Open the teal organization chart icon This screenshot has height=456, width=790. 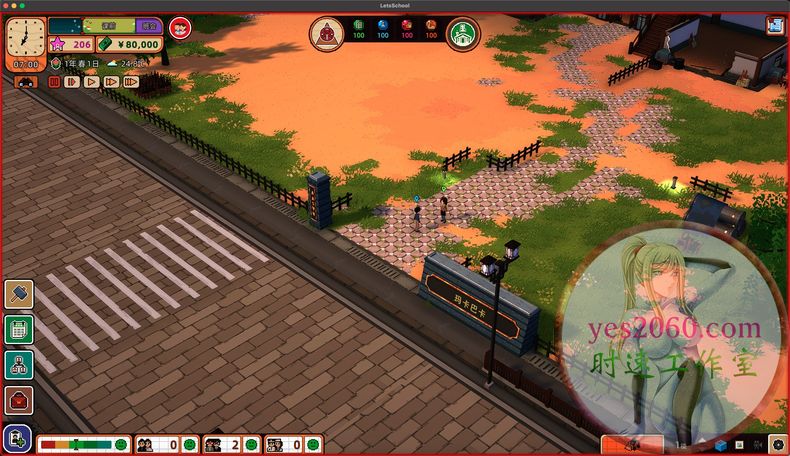click(19, 364)
